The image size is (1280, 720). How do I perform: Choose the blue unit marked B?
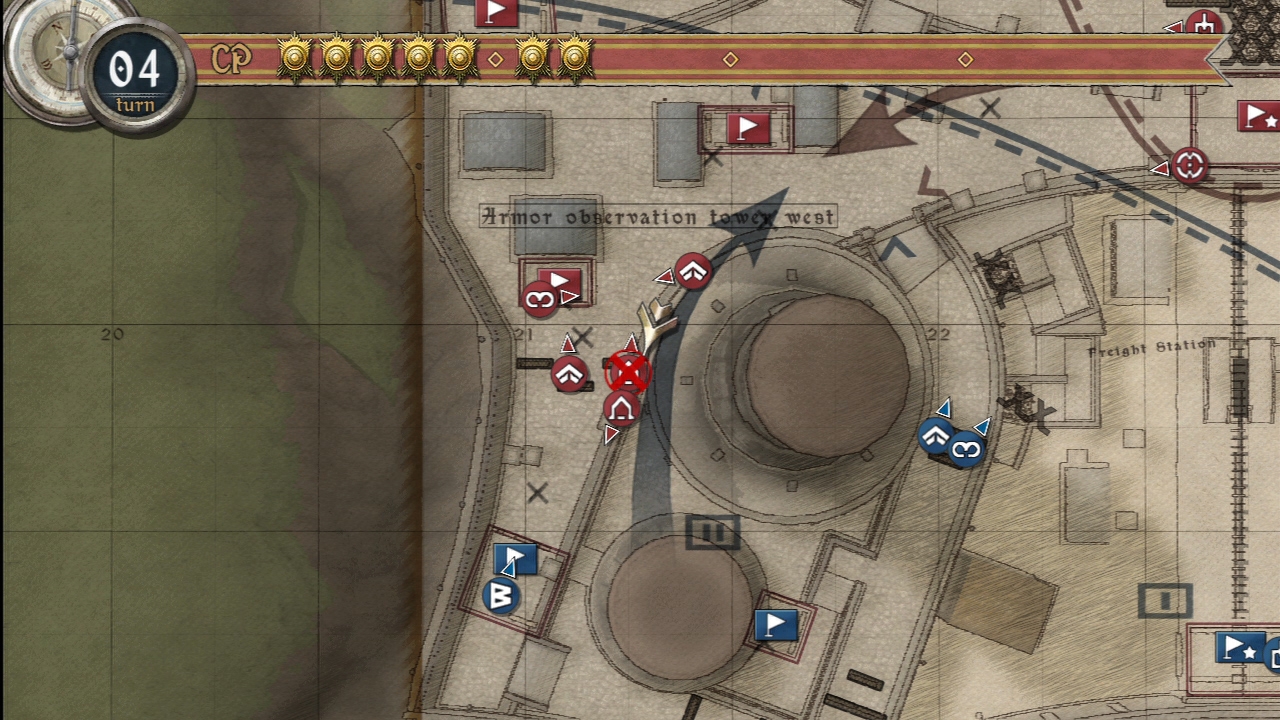click(501, 596)
